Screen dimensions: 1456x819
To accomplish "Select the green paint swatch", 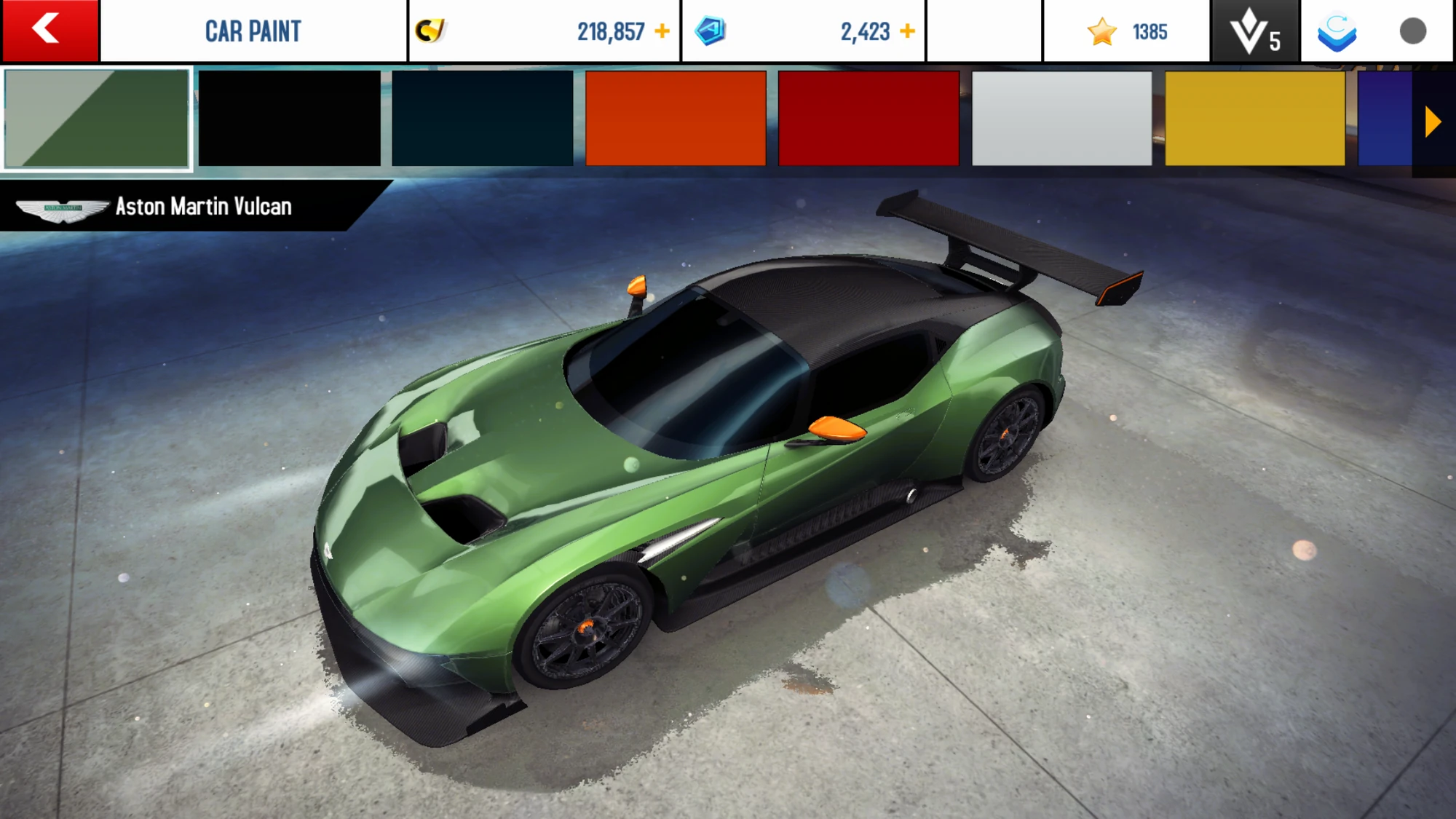I will [97, 119].
